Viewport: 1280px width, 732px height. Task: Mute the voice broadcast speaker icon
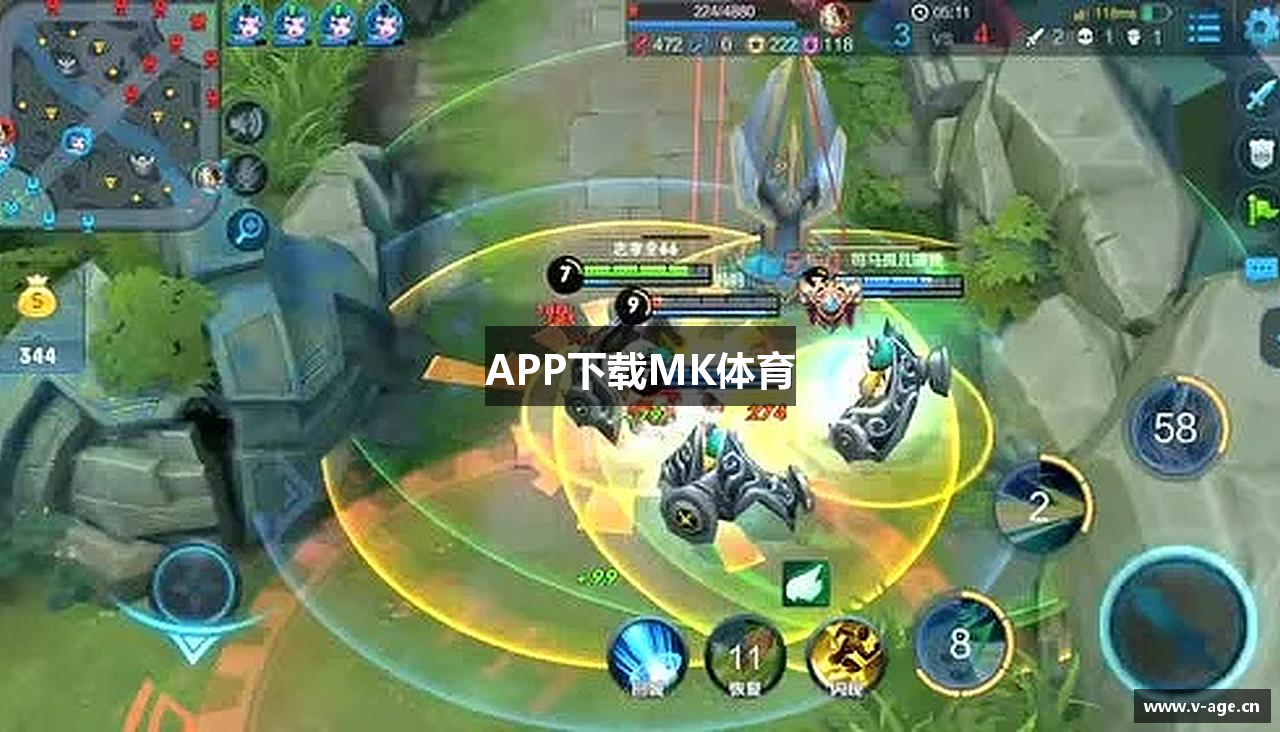(x=244, y=123)
